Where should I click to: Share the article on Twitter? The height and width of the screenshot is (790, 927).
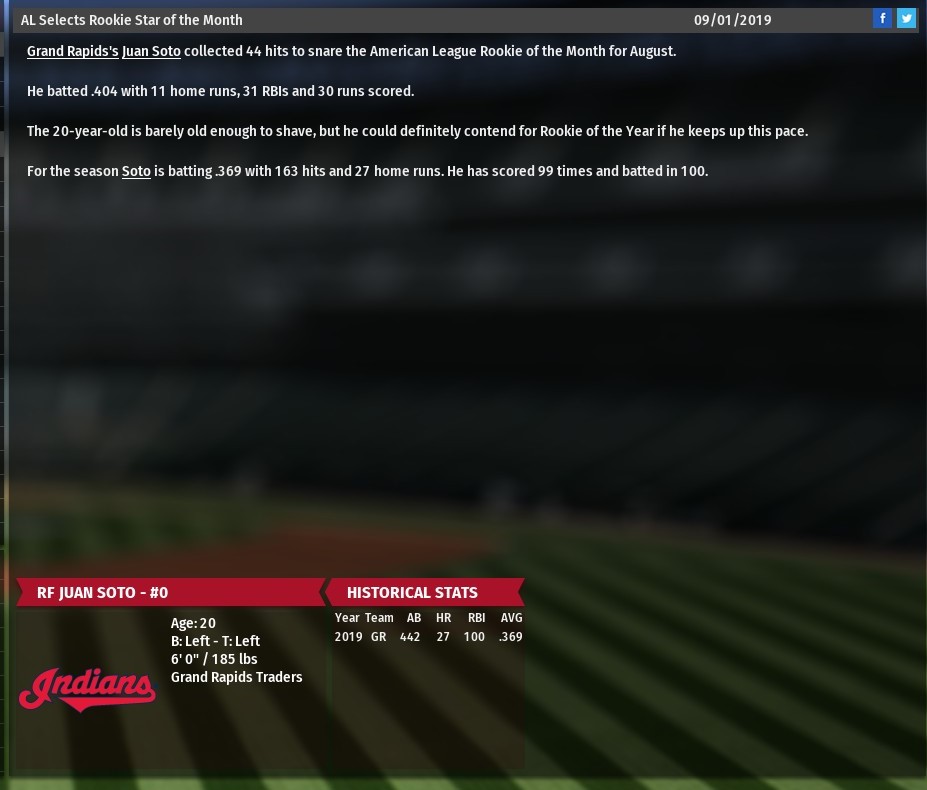coord(906,19)
